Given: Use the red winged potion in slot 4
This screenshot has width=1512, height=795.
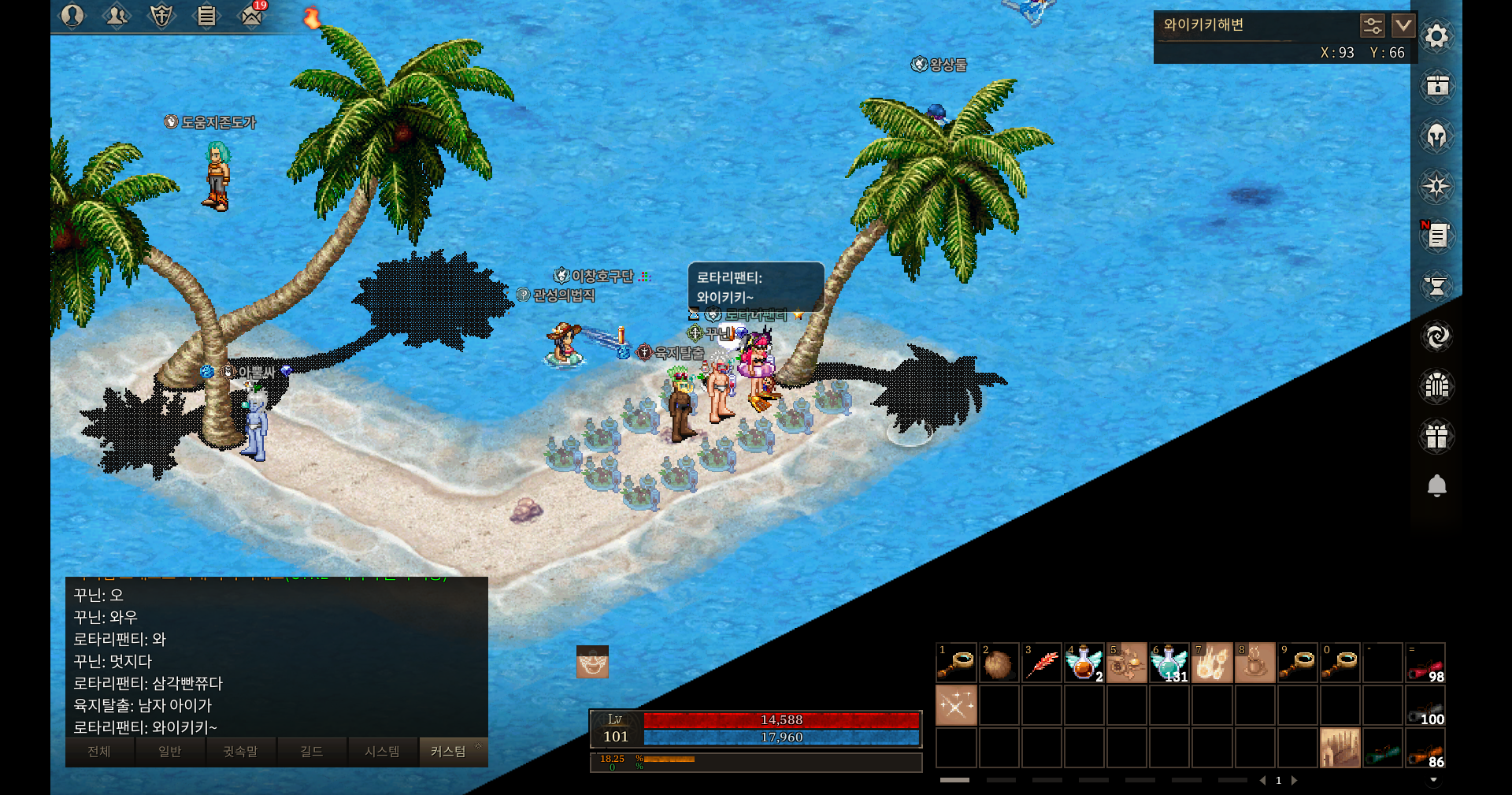Looking at the screenshot, I should (x=1084, y=663).
